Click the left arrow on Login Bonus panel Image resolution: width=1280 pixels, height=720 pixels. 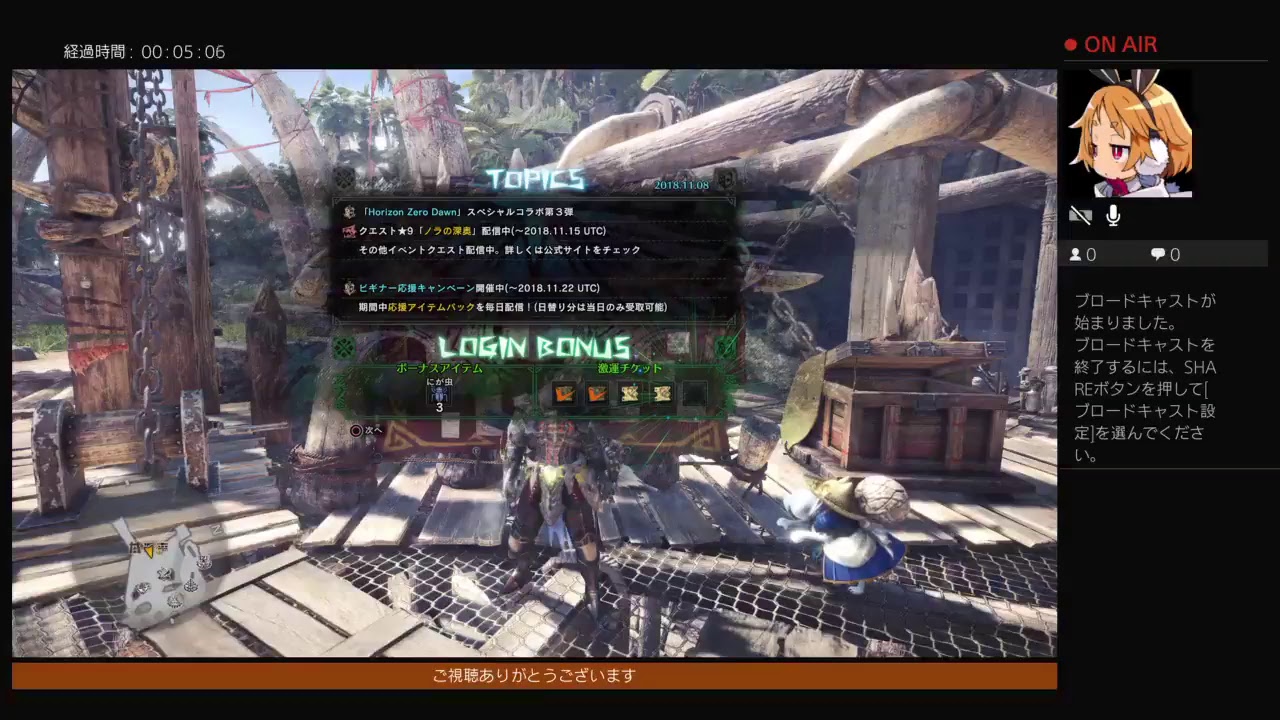tap(344, 348)
